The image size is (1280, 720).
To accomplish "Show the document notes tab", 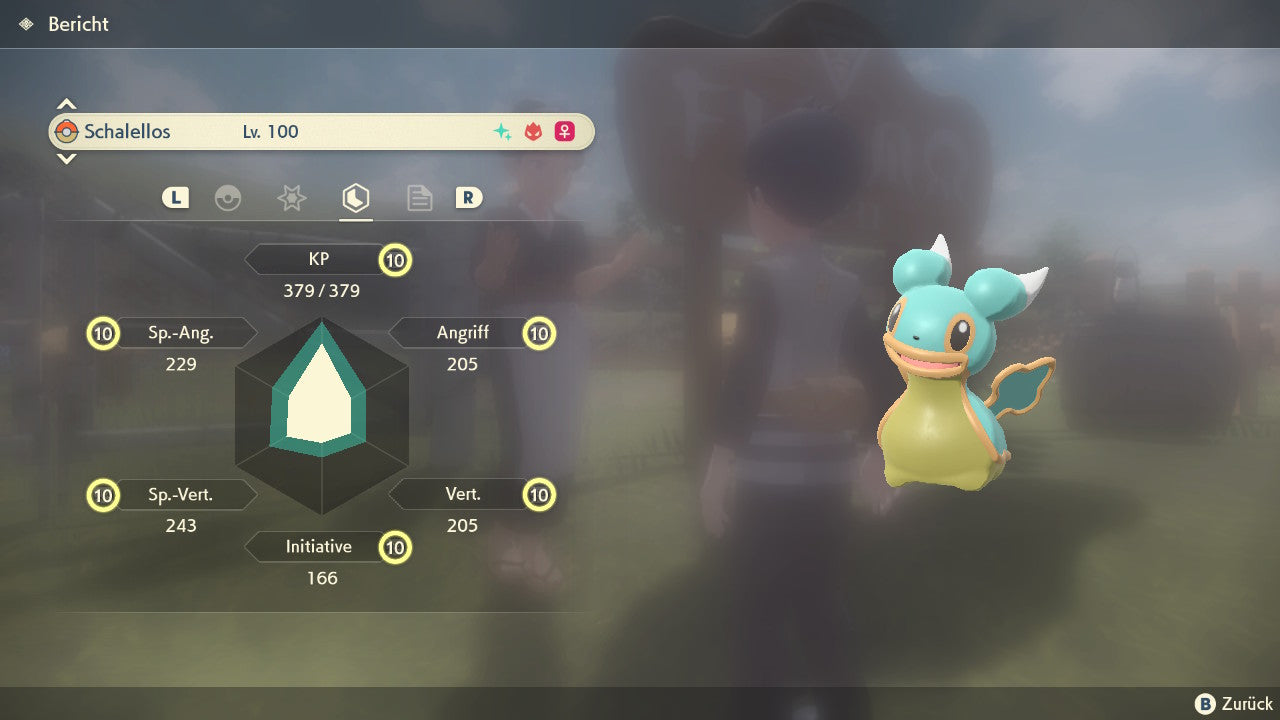I will pyautogui.click(x=419, y=198).
